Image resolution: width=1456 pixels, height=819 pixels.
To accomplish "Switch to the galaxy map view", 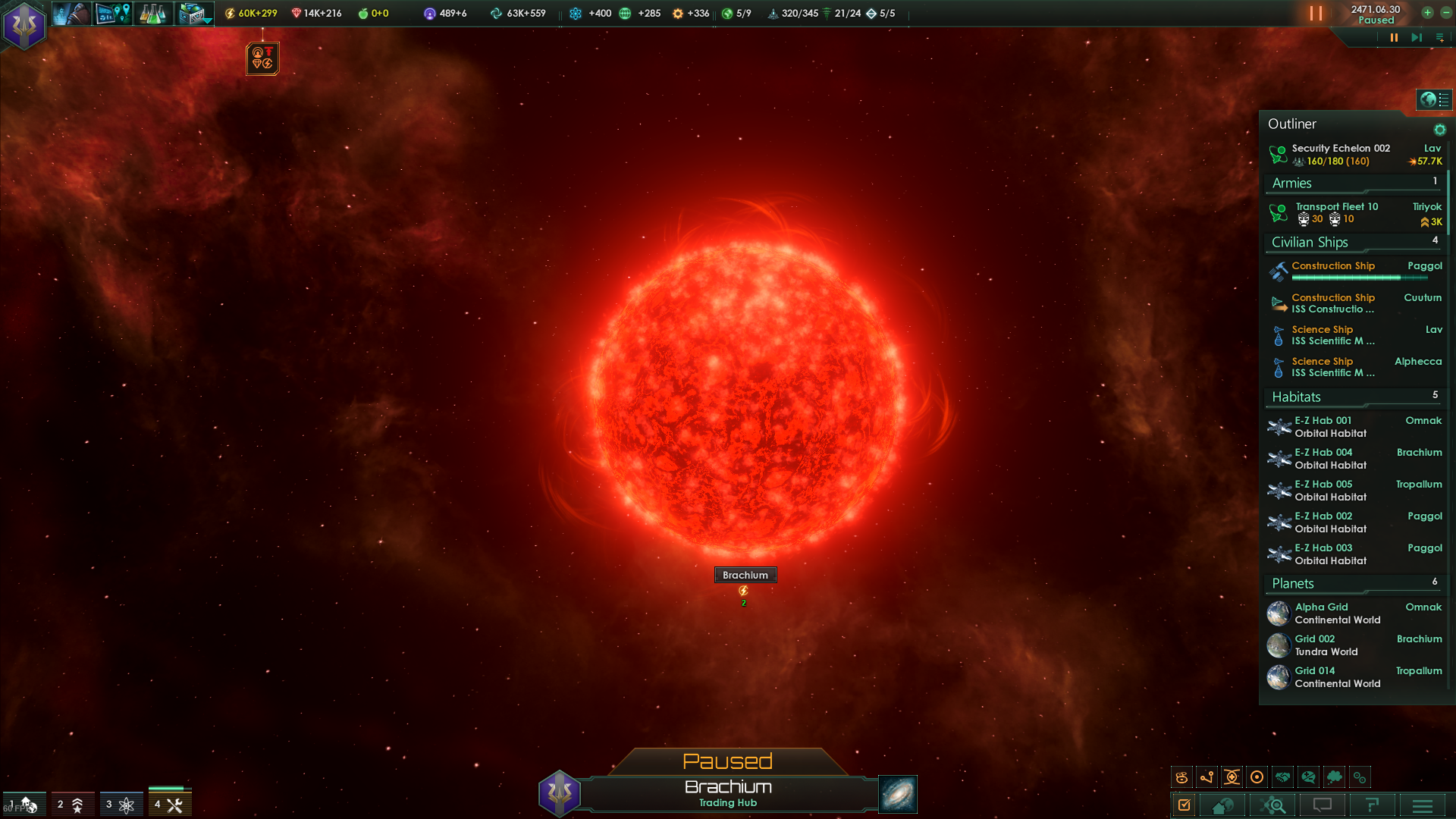I will 898,794.
